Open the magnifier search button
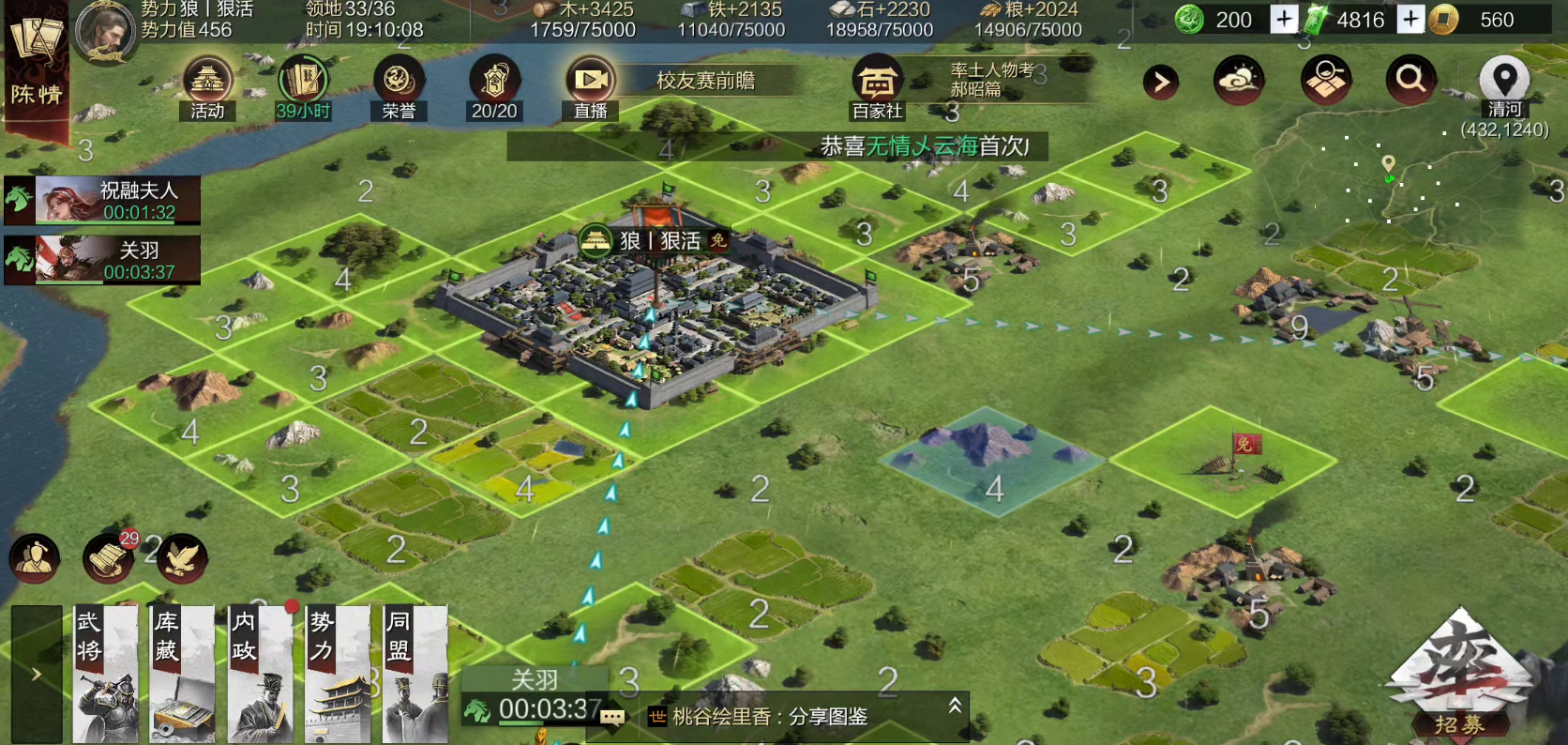This screenshot has height=745, width=1568. click(1410, 80)
